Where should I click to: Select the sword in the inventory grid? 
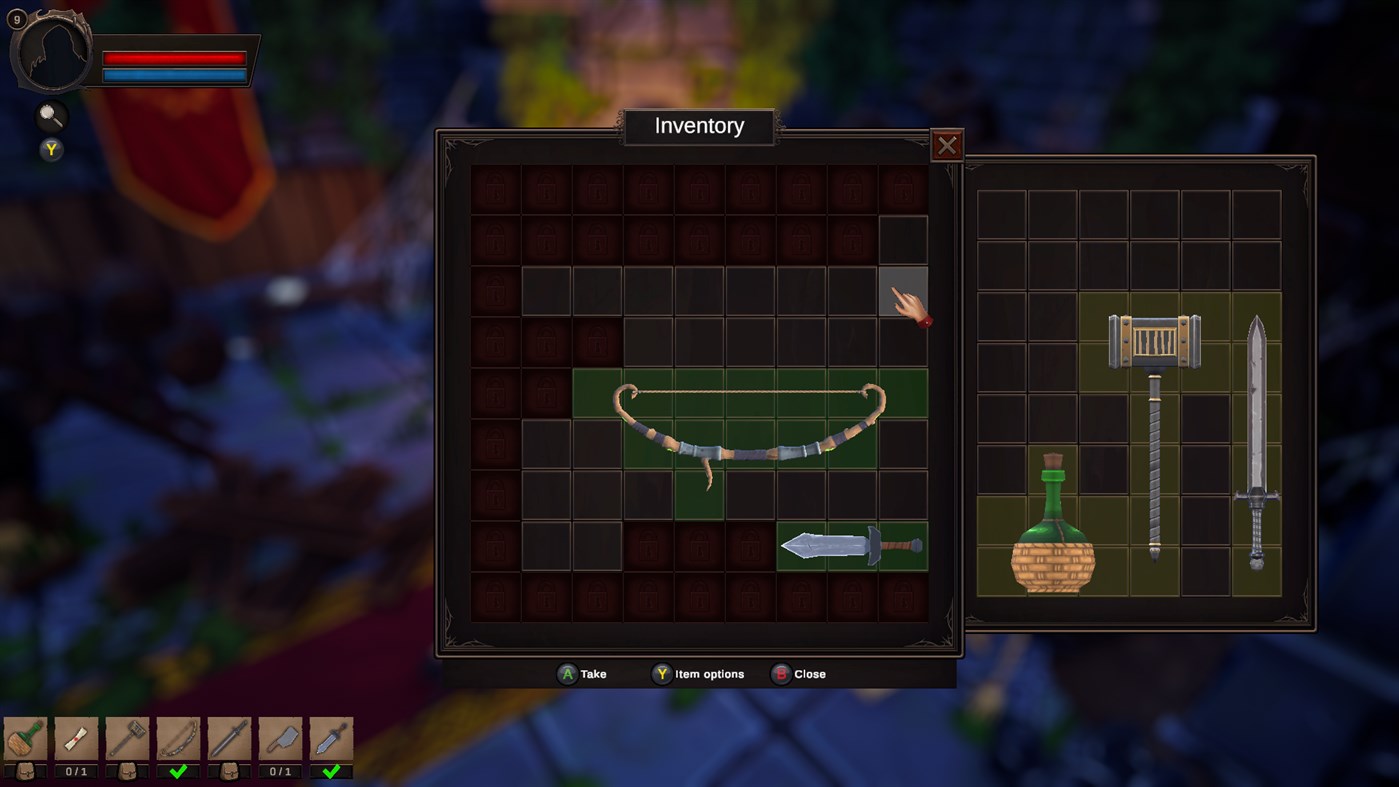[x=850, y=545]
